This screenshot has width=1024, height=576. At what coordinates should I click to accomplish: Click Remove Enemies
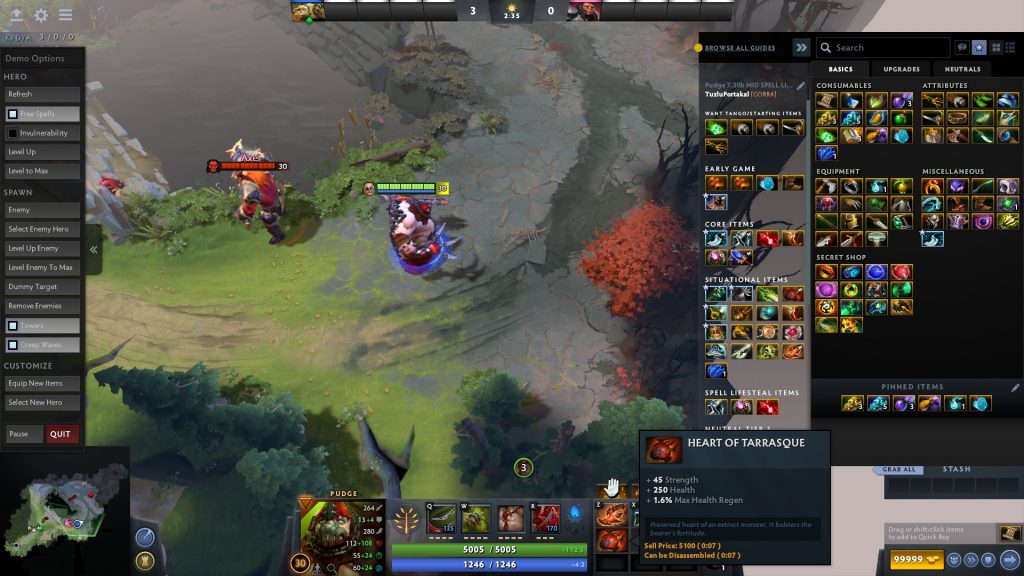coord(42,306)
